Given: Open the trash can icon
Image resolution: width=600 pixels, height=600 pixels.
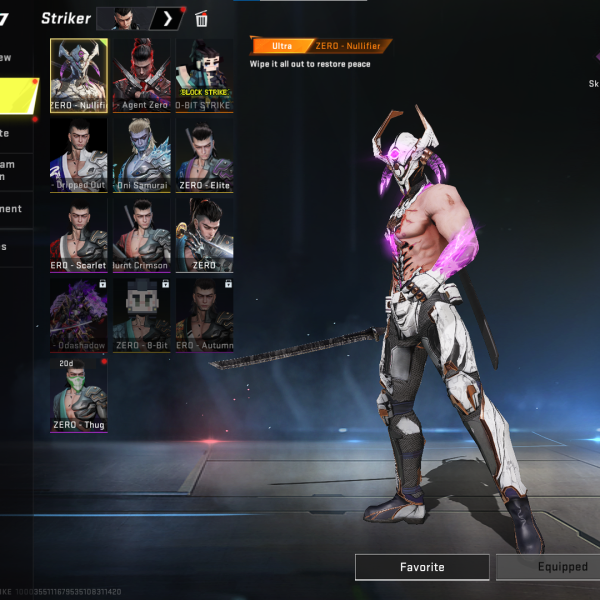Looking at the screenshot, I should coord(202,19).
